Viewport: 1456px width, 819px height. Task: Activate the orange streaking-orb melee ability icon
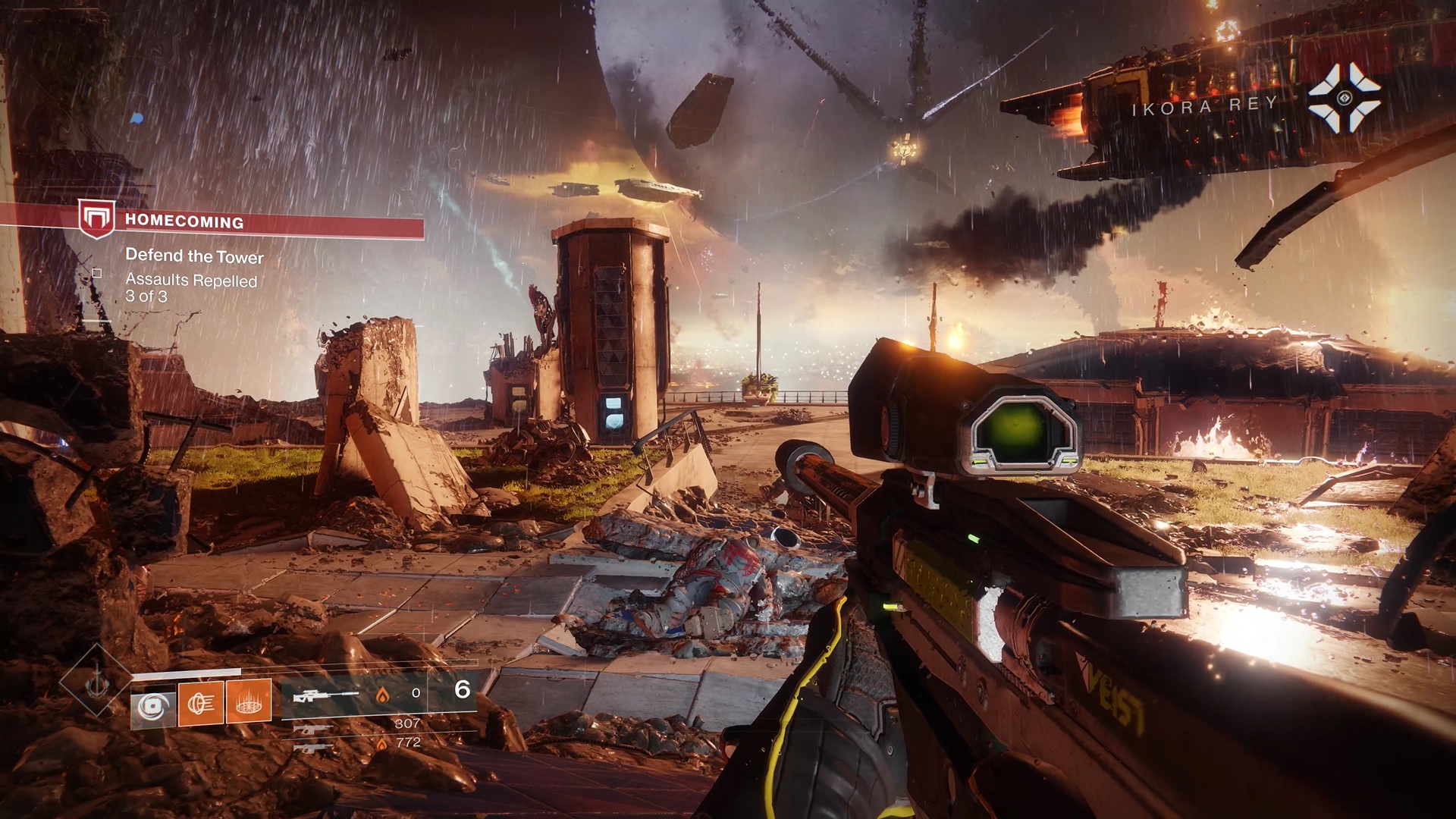[x=201, y=704]
